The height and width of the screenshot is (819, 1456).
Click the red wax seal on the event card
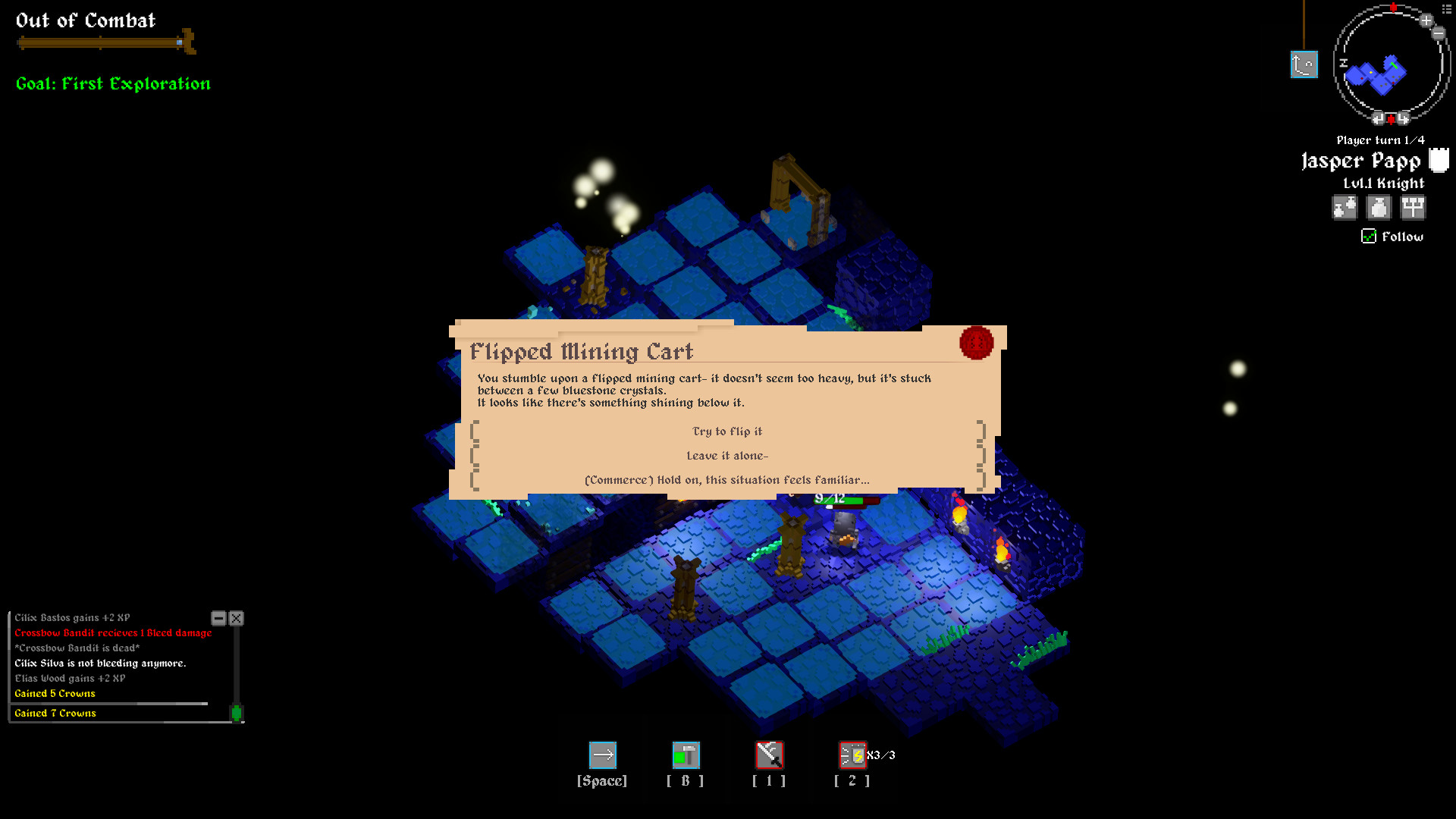click(975, 343)
